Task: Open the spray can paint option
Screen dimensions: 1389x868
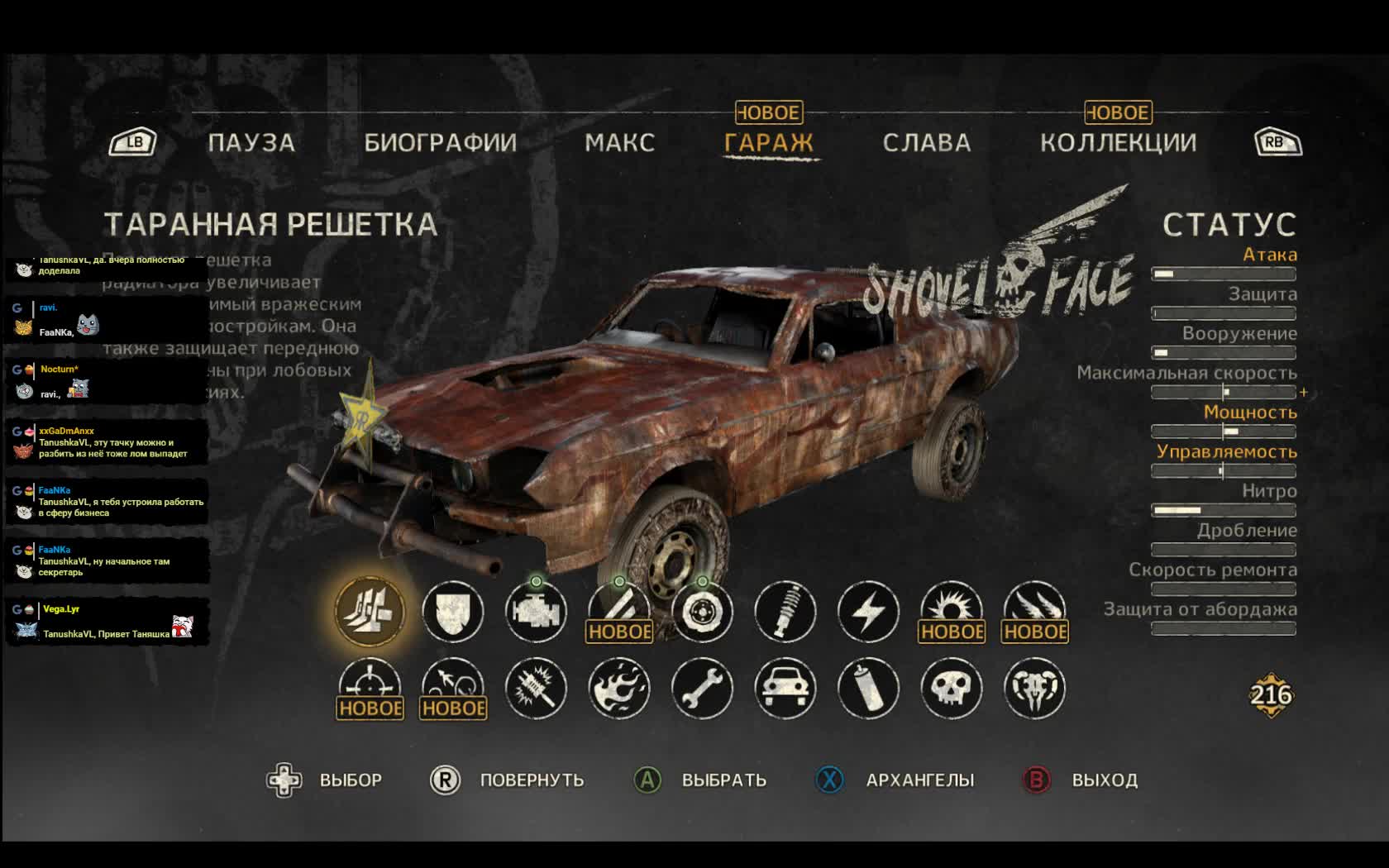Action: (x=868, y=688)
